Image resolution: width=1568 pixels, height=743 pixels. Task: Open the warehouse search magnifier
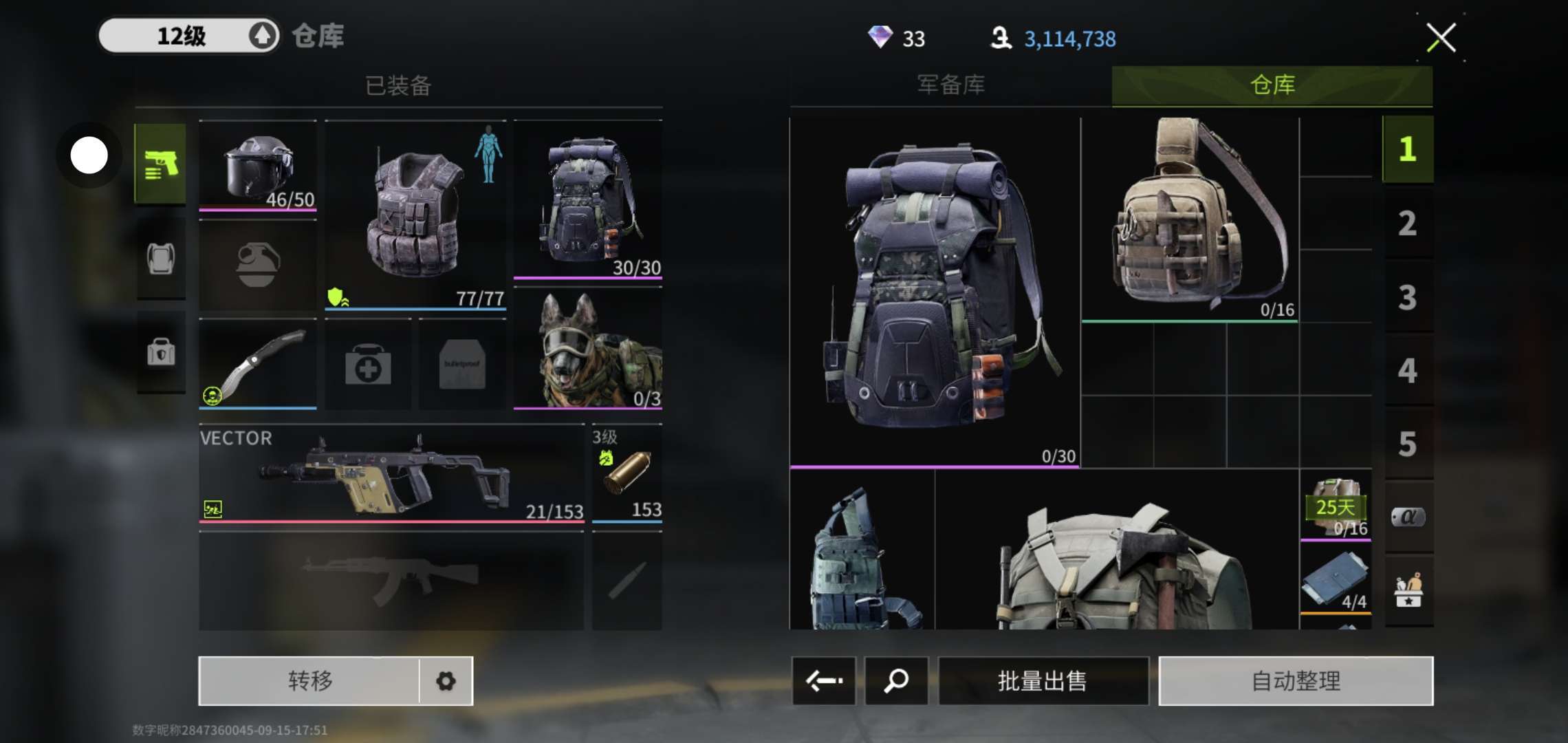[x=896, y=681]
